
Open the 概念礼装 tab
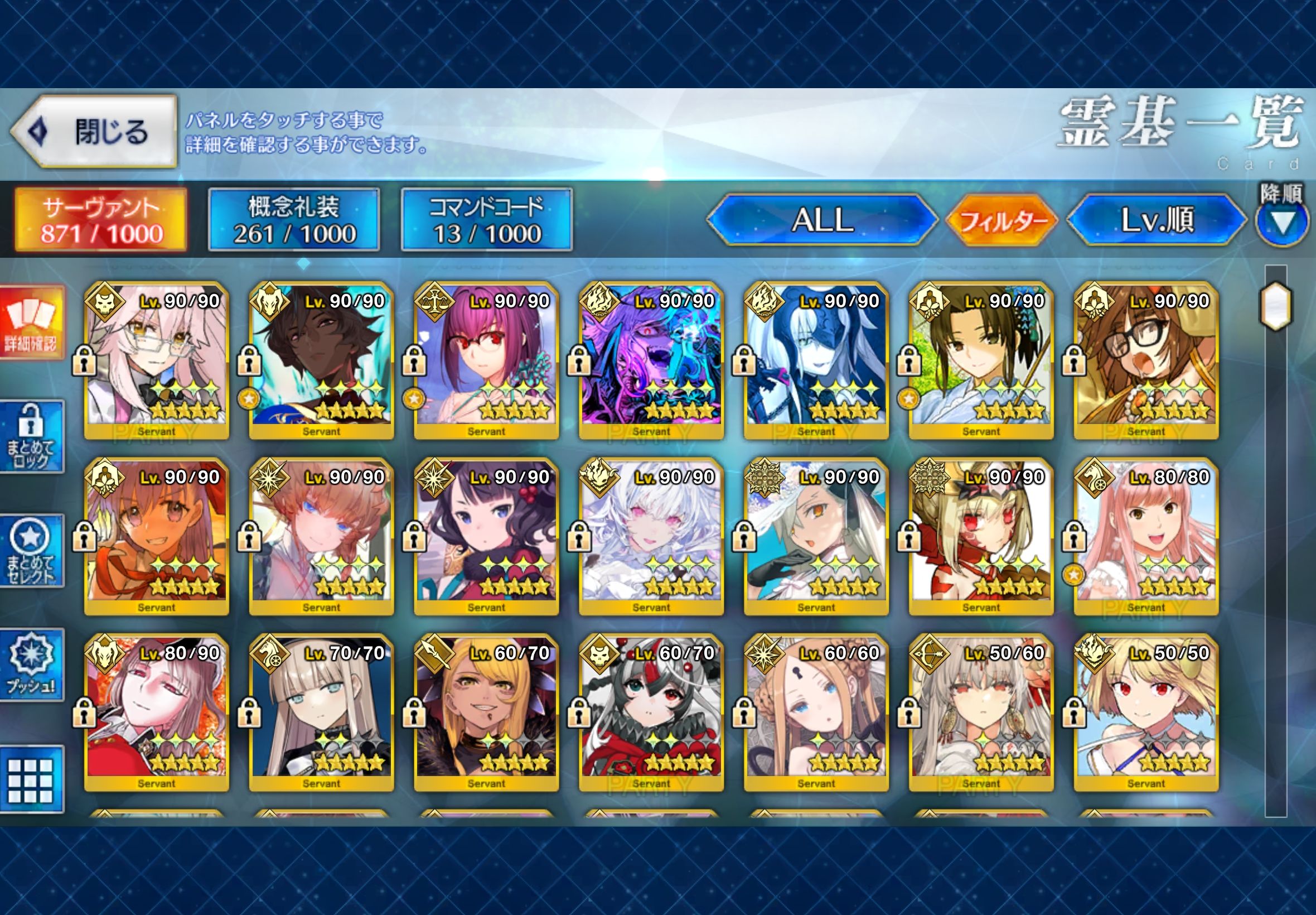[294, 220]
